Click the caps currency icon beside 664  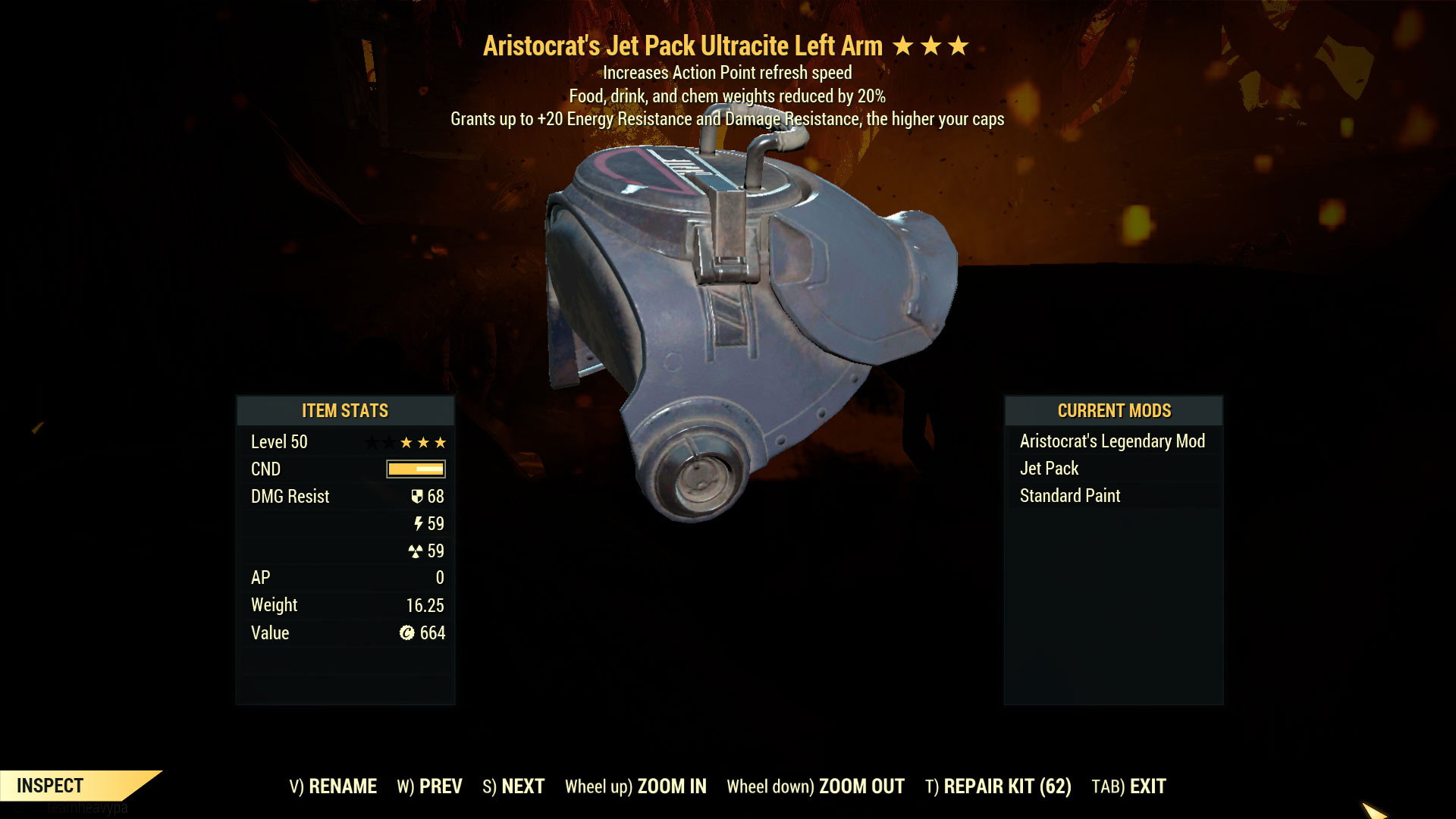tap(406, 632)
